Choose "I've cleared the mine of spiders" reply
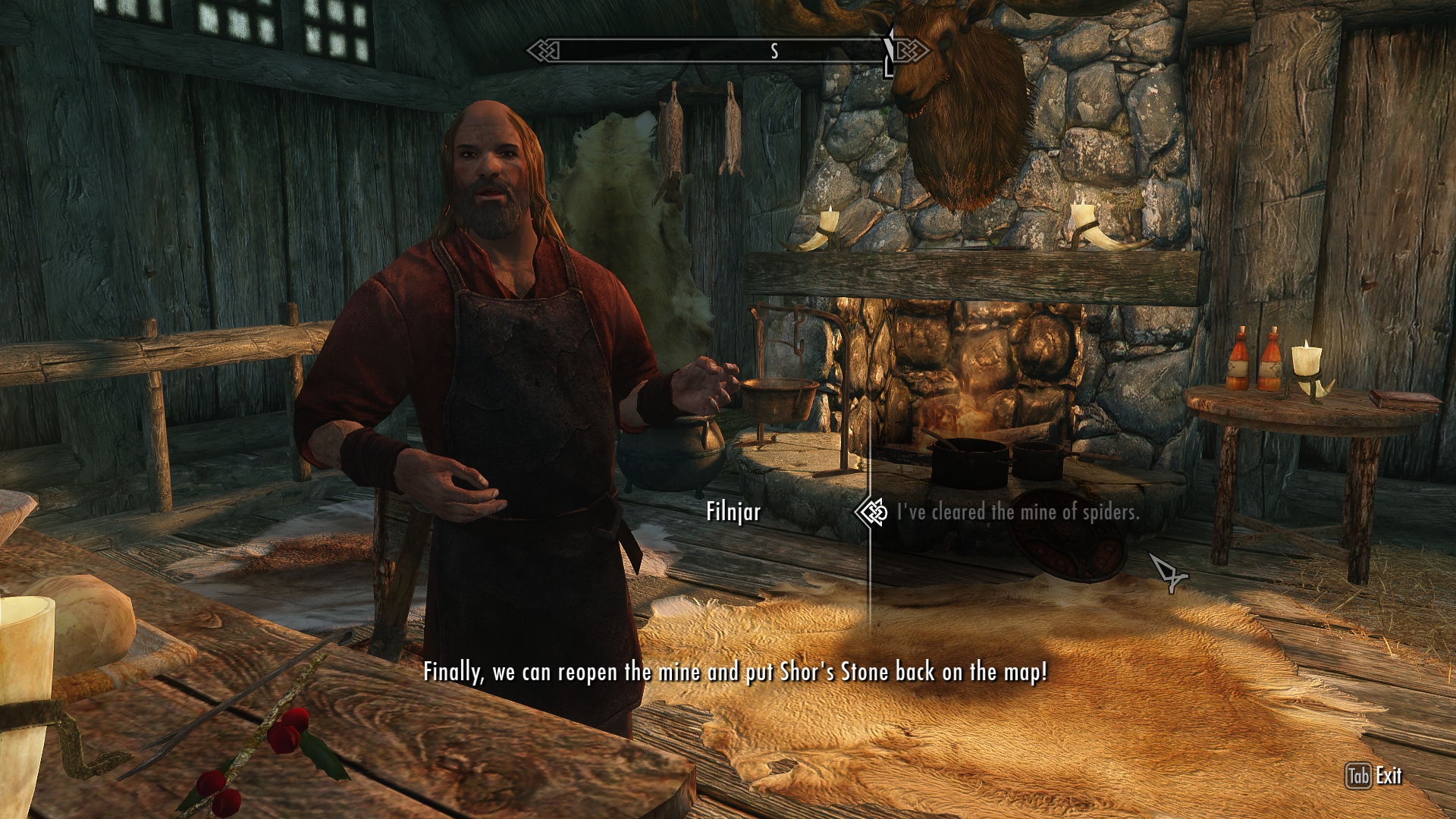Screen dimensions: 1456x819 click(1018, 513)
